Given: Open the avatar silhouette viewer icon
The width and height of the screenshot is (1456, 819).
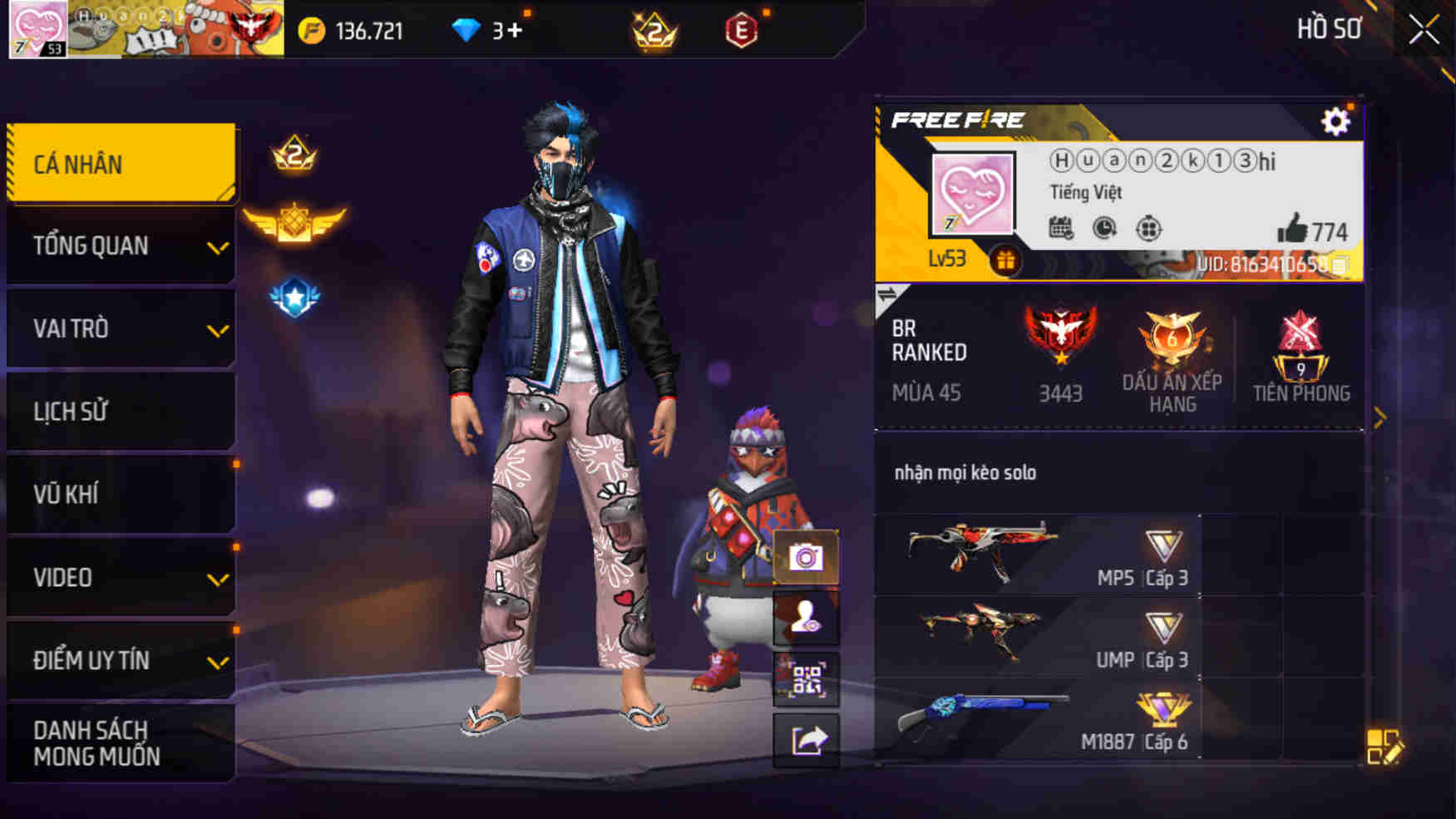Looking at the screenshot, I should tap(806, 615).
